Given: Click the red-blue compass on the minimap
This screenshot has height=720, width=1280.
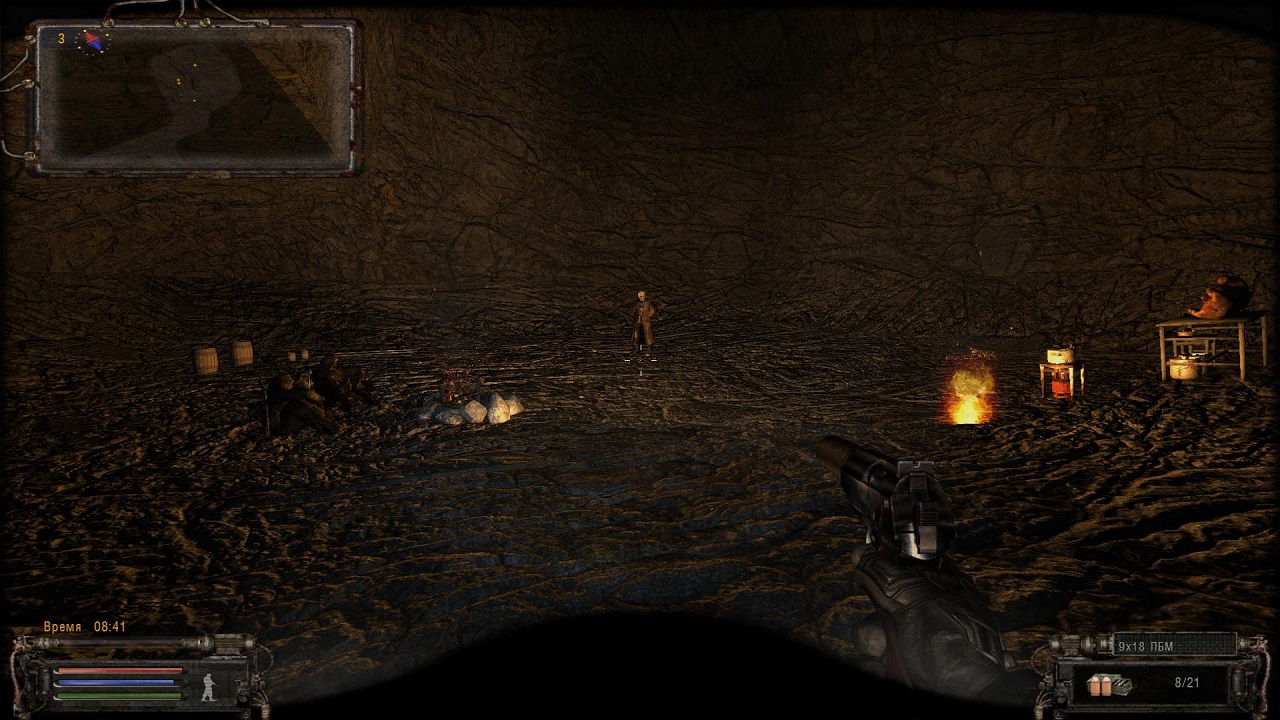Looking at the screenshot, I should pos(92,41).
